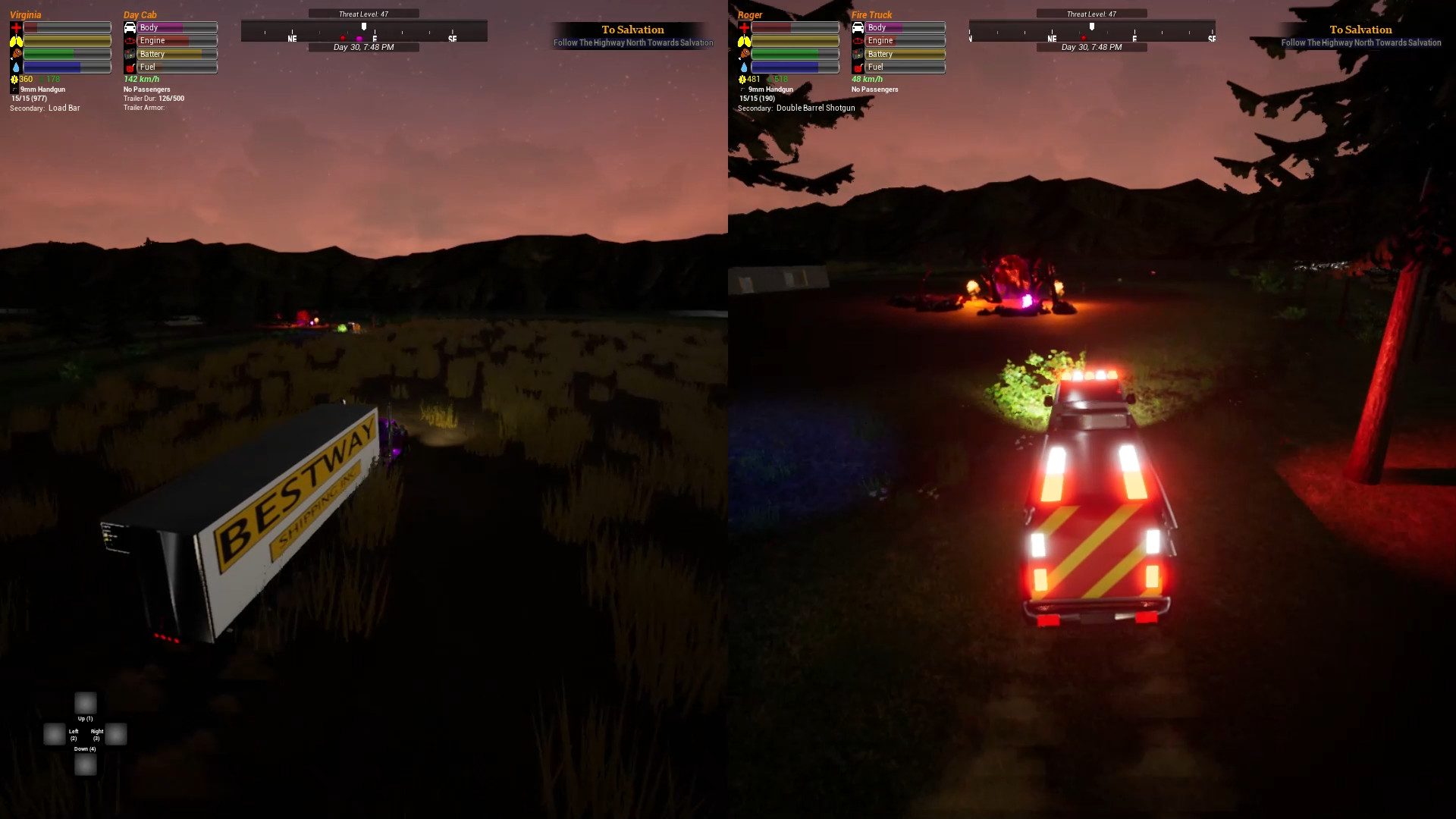Image resolution: width=1456 pixels, height=819 pixels.
Task: Click Virginia's yellow currency gear icon
Action: click(14, 79)
